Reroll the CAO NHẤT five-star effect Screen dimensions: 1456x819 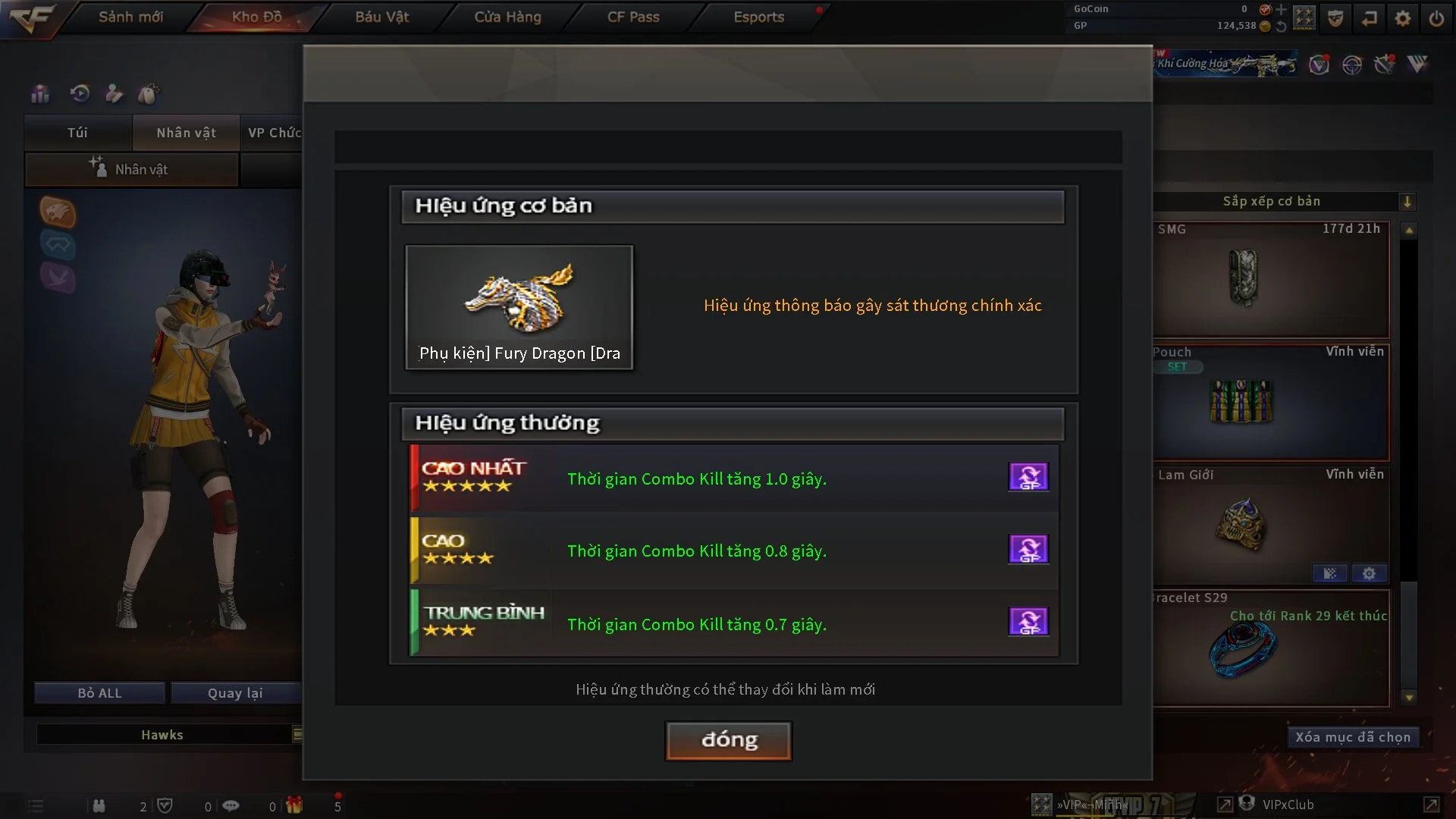[x=1028, y=477]
